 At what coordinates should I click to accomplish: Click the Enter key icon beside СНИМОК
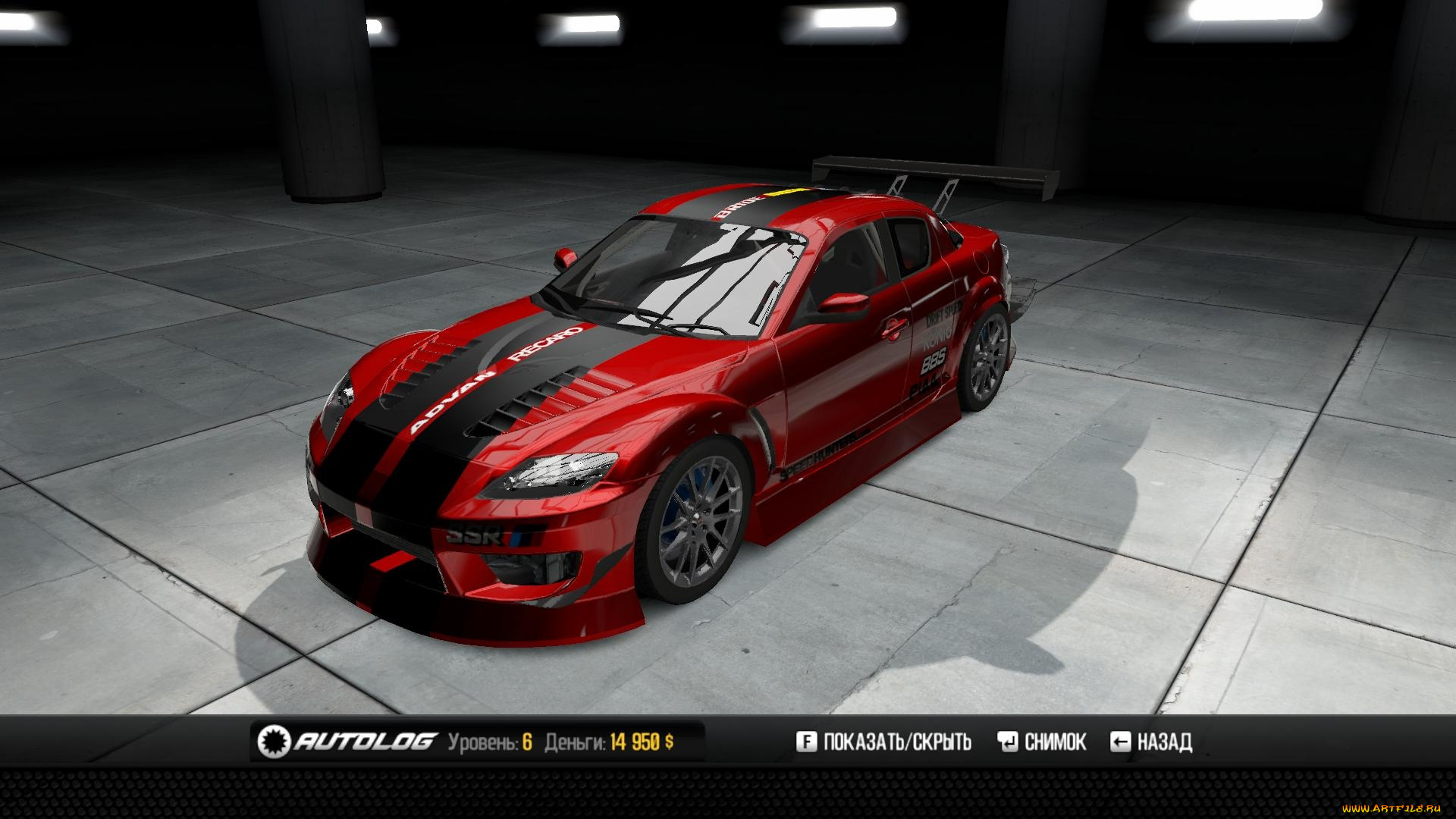pyautogui.click(x=1009, y=741)
